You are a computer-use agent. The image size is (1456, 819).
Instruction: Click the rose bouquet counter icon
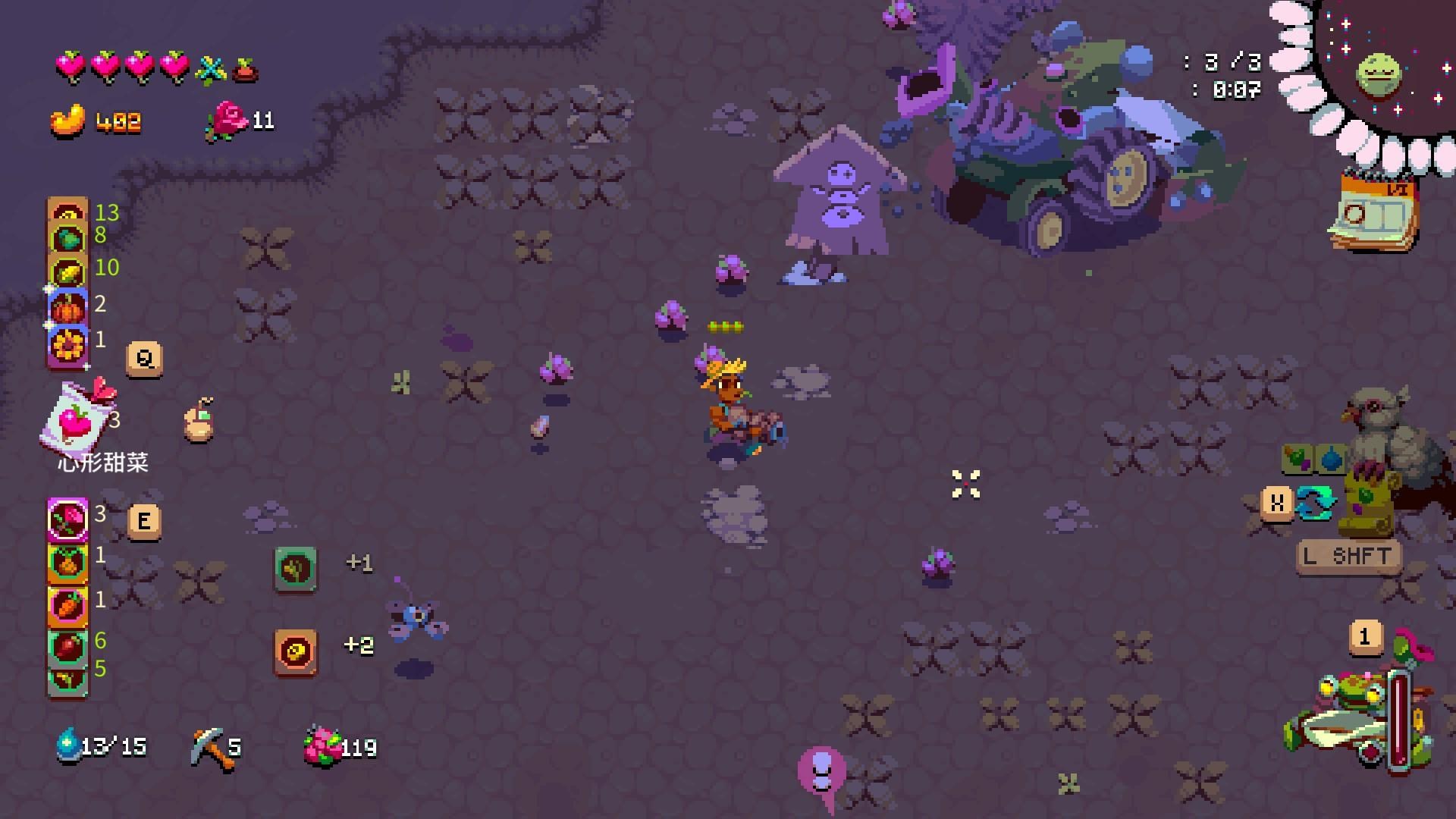[x=323, y=746]
